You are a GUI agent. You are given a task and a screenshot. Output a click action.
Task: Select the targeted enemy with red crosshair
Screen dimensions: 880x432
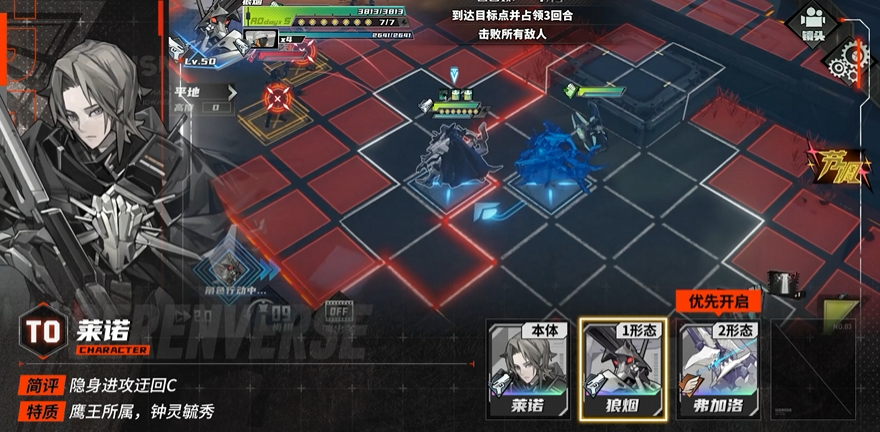coord(276,98)
